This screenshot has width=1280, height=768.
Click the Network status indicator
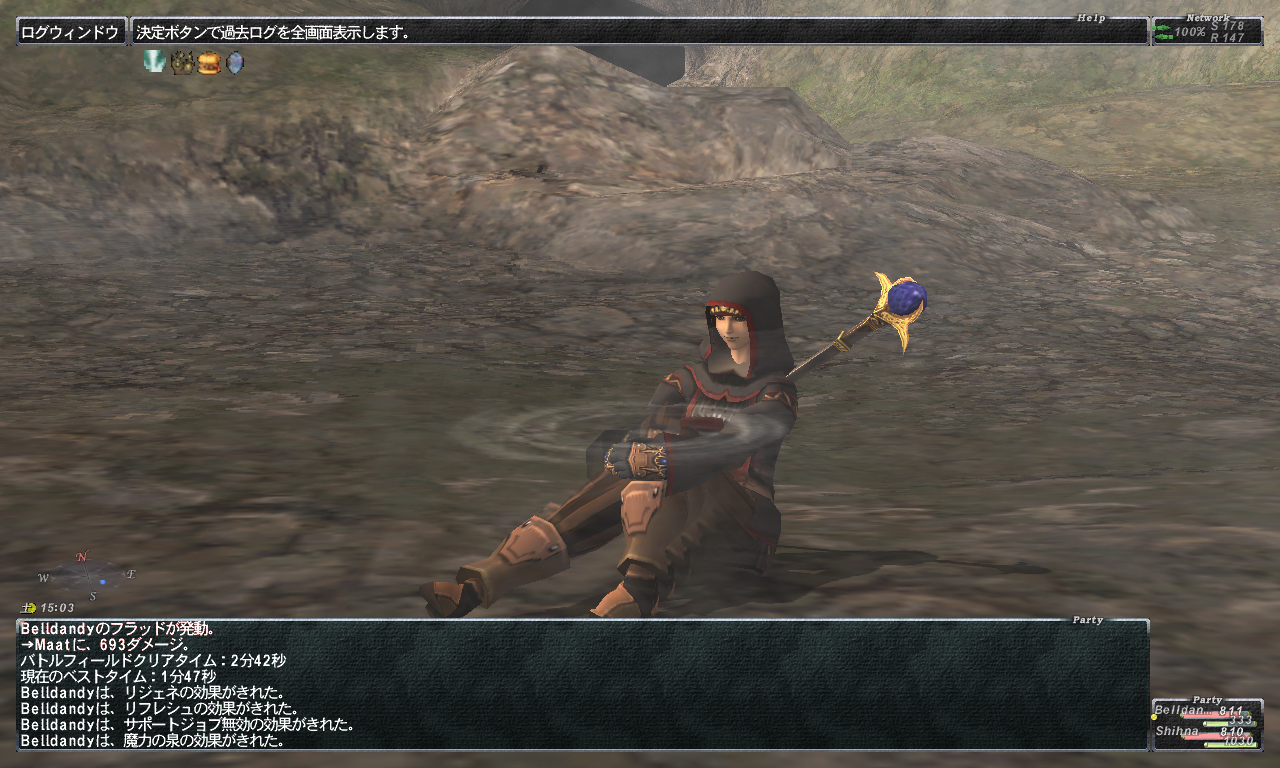(x=1206, y=32)
